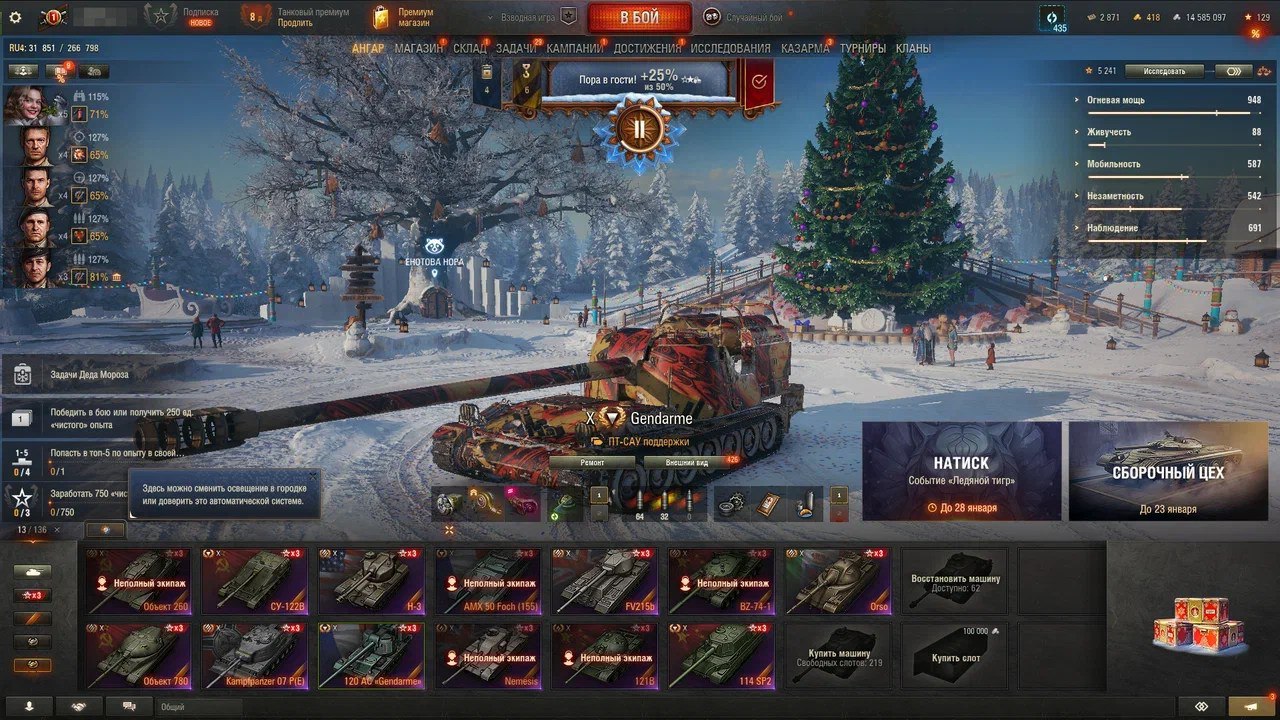Click the Ремонт button

click(591, 463)
